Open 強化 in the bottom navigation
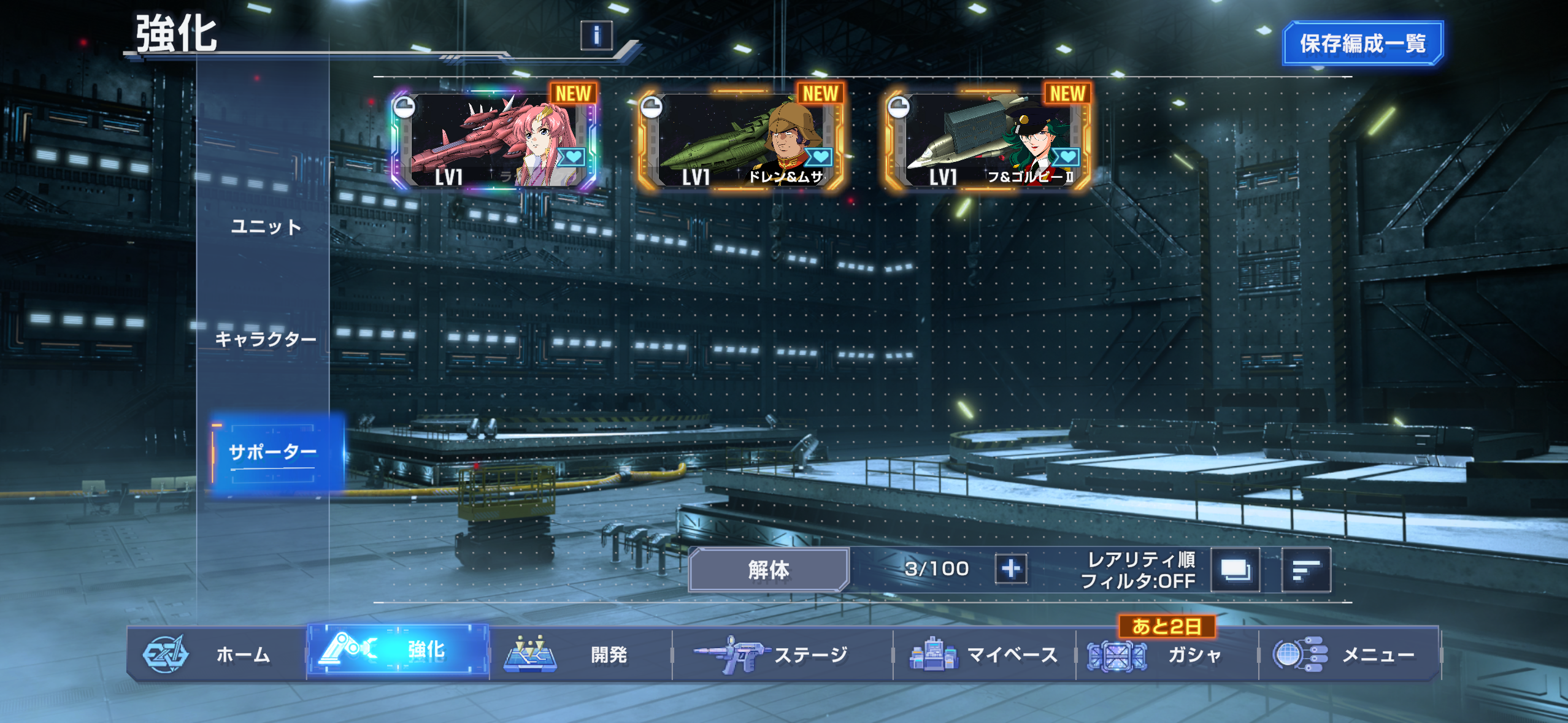1568x723 pixels. [x=398, y=651]
